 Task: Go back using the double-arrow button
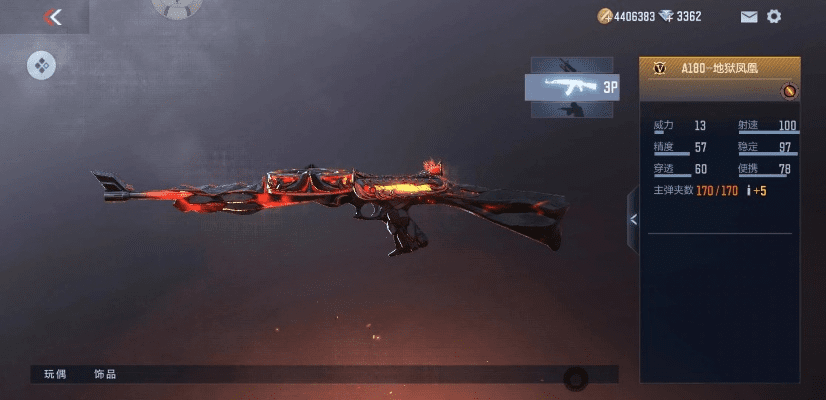(53, 17)
